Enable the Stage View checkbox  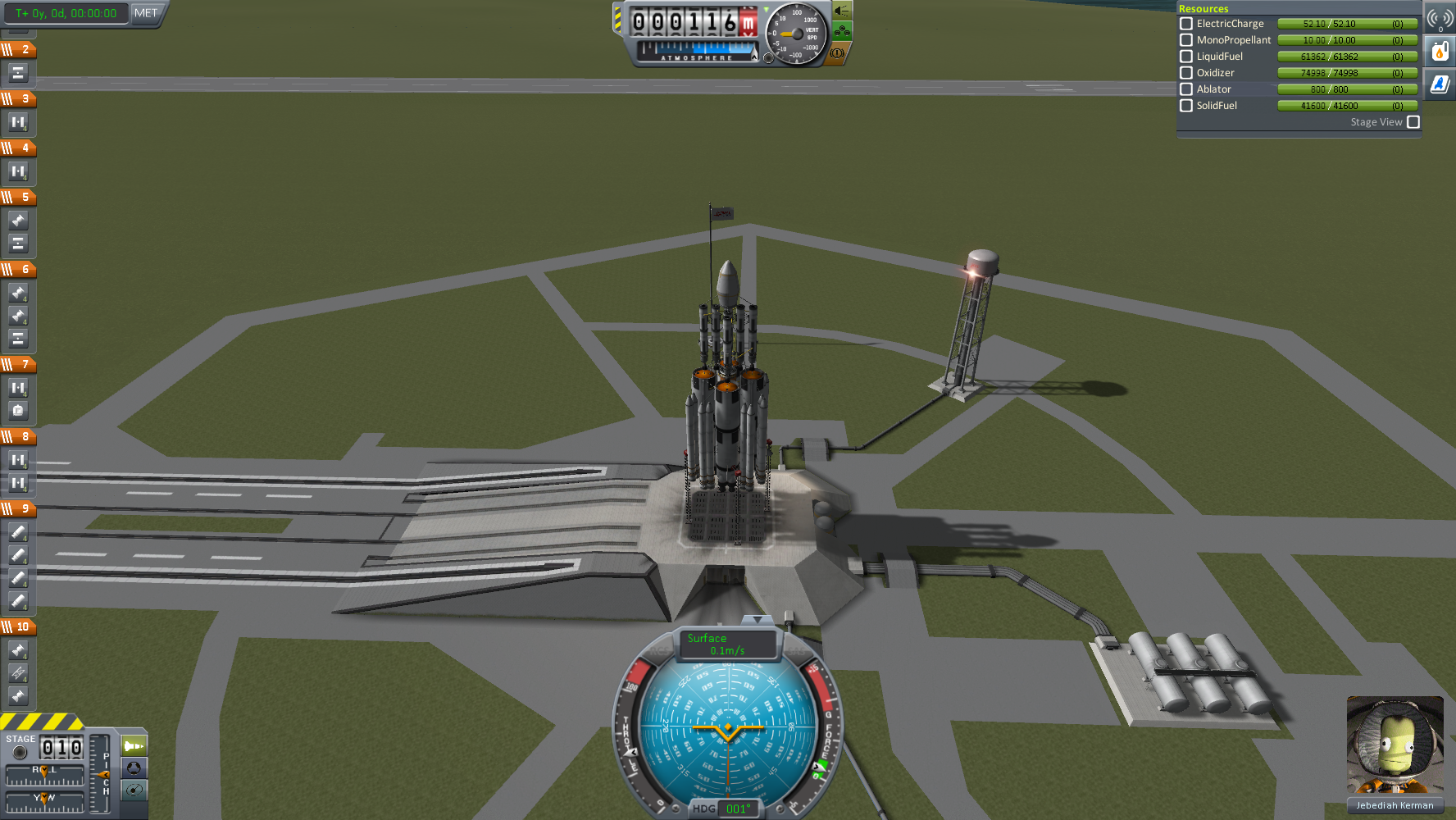(x=1413, y=122)
